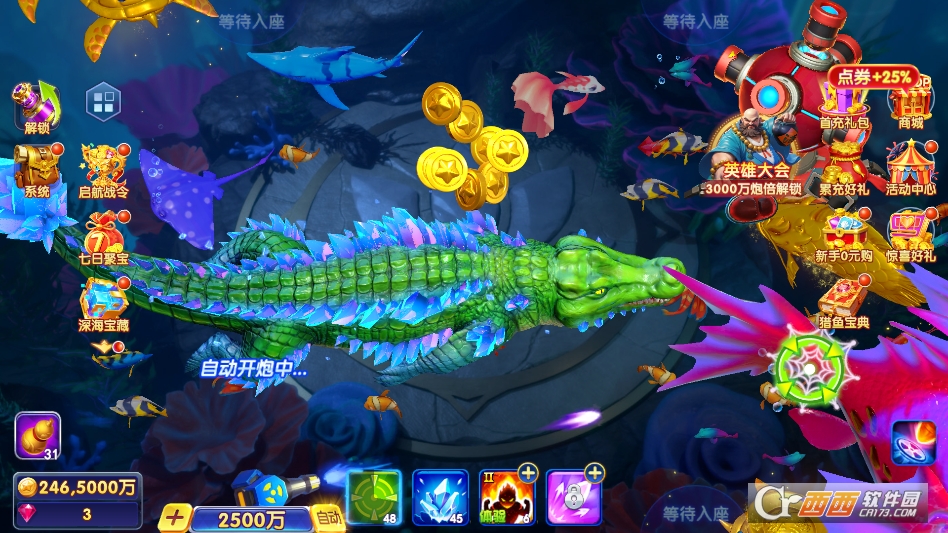This screenshot has width=948, height=533.
Task: Open the 深海宝藏 deep sea treasure icon
Action: click(104, 303)
